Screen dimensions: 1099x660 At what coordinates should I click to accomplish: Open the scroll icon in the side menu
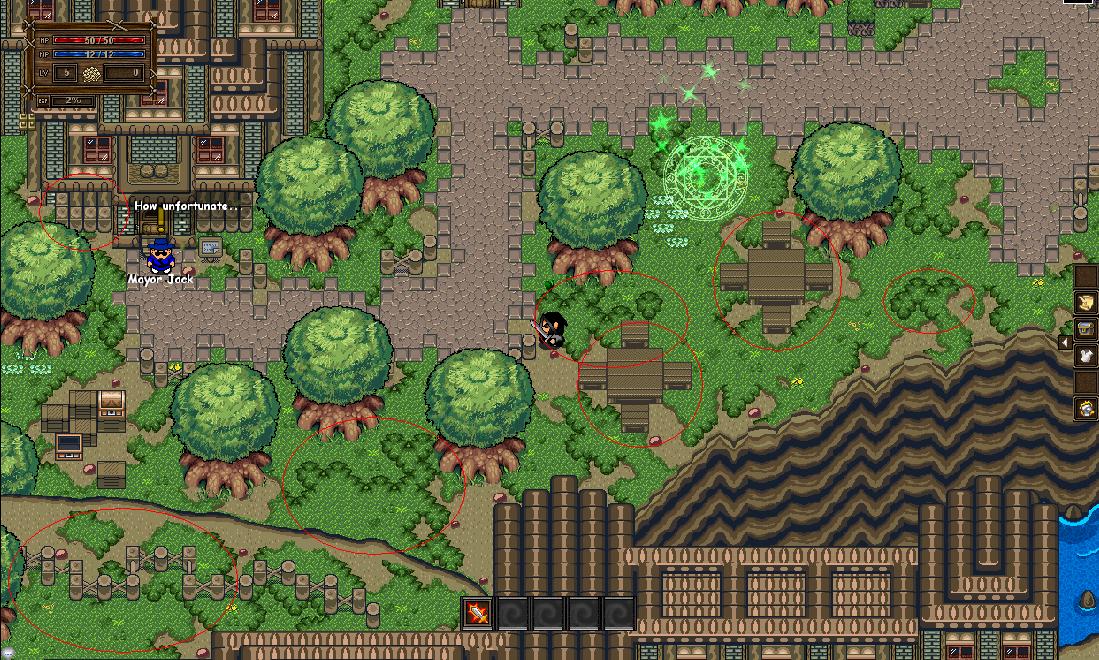click(x=1085, y=302)
